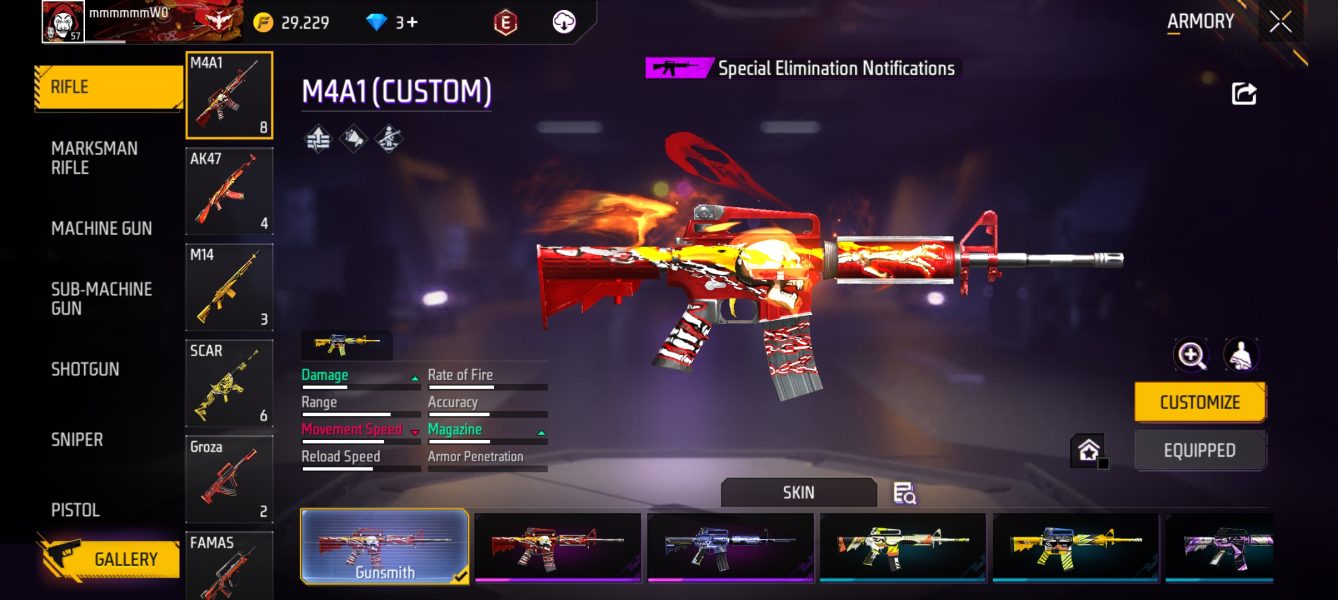
Task: Open the FAMAS weapon tile
Action: pos(229,566)
